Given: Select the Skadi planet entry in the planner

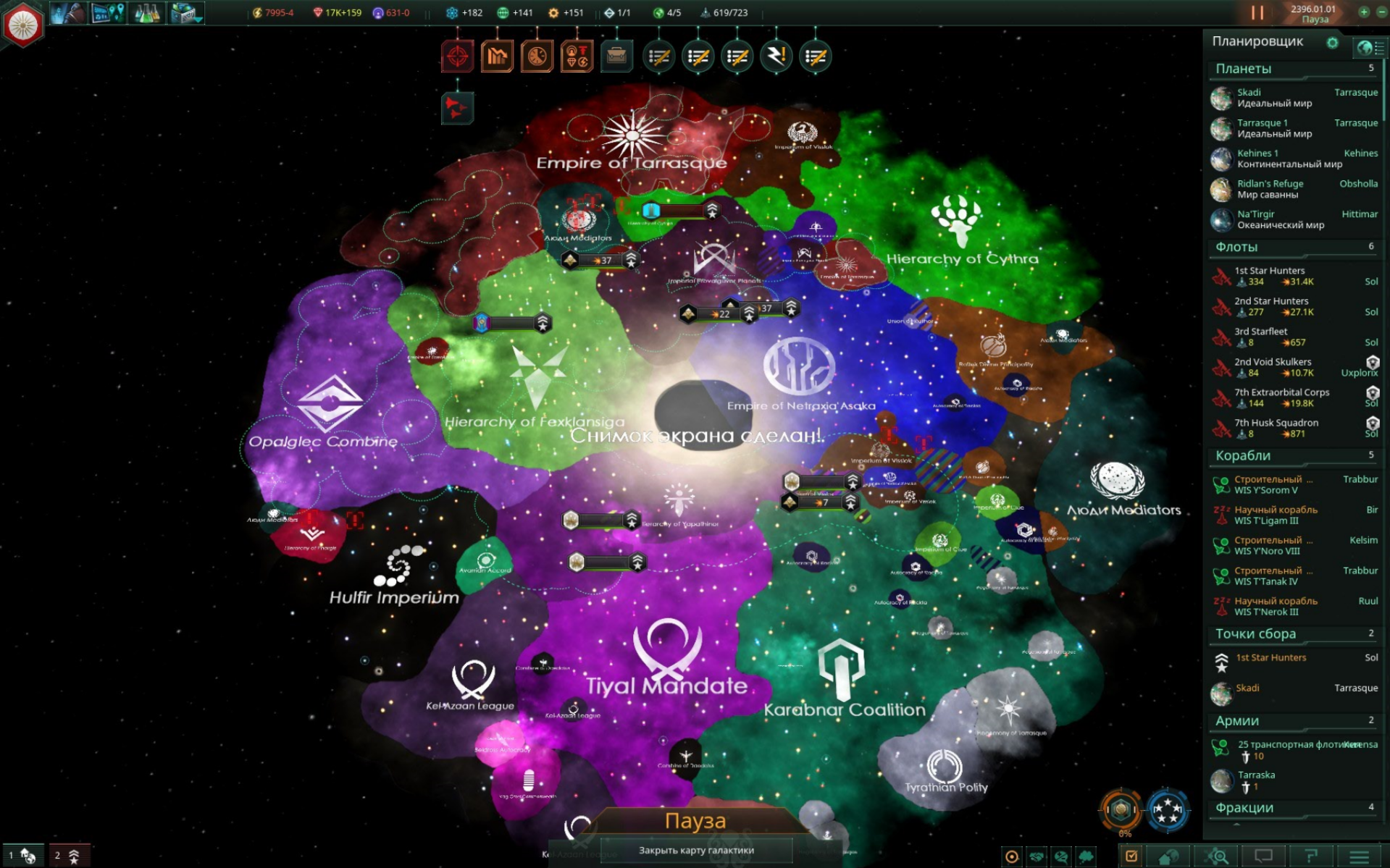Looking at the screenshot, I should click(1289, 97).
